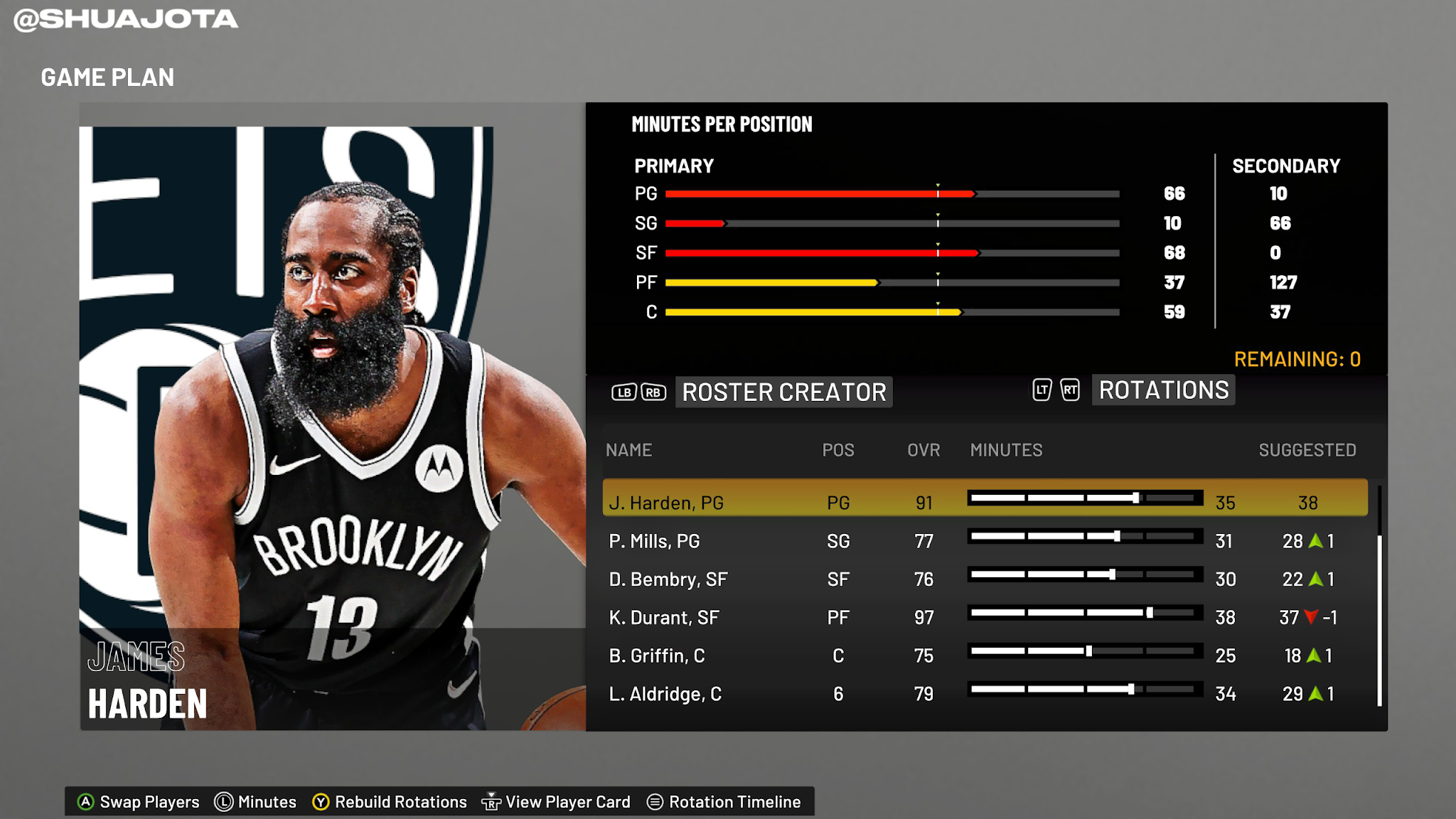Click the marker above the PG primary bar
1456x819 pixels.
coord(937,184)
